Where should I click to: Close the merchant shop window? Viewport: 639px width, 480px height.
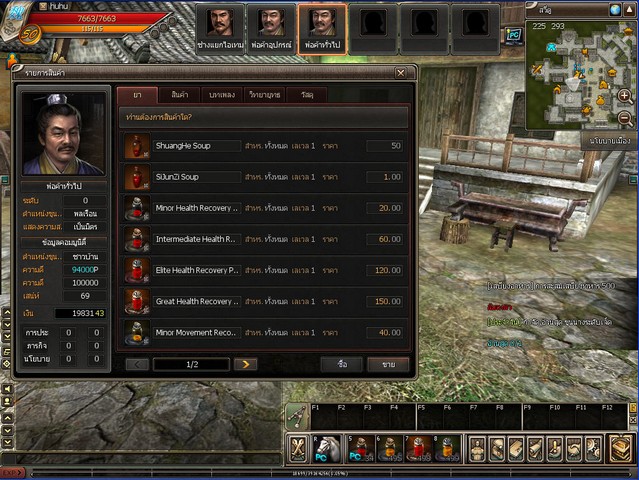(400, 73)
